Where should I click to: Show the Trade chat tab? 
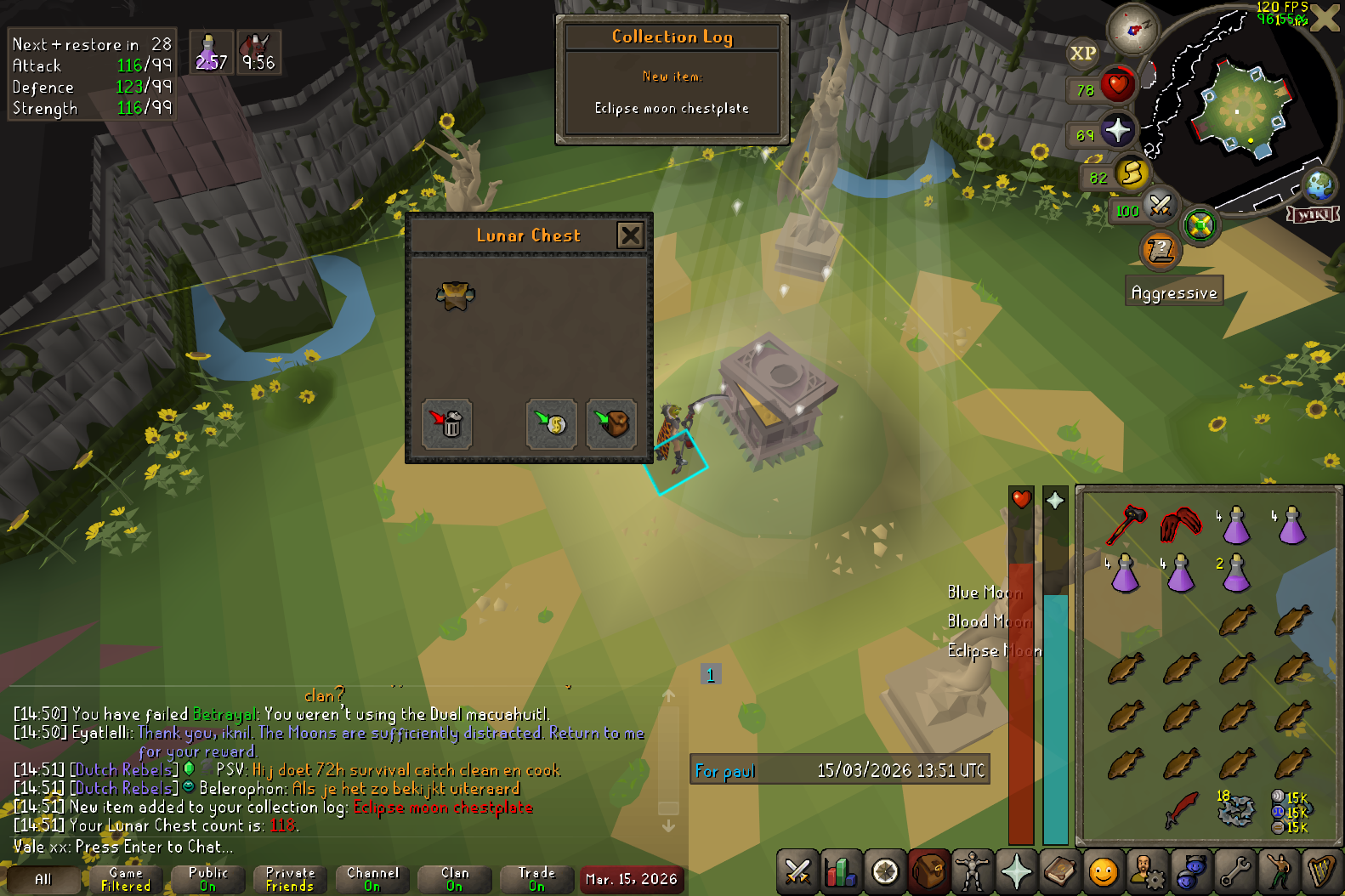[x=536, y=879]
